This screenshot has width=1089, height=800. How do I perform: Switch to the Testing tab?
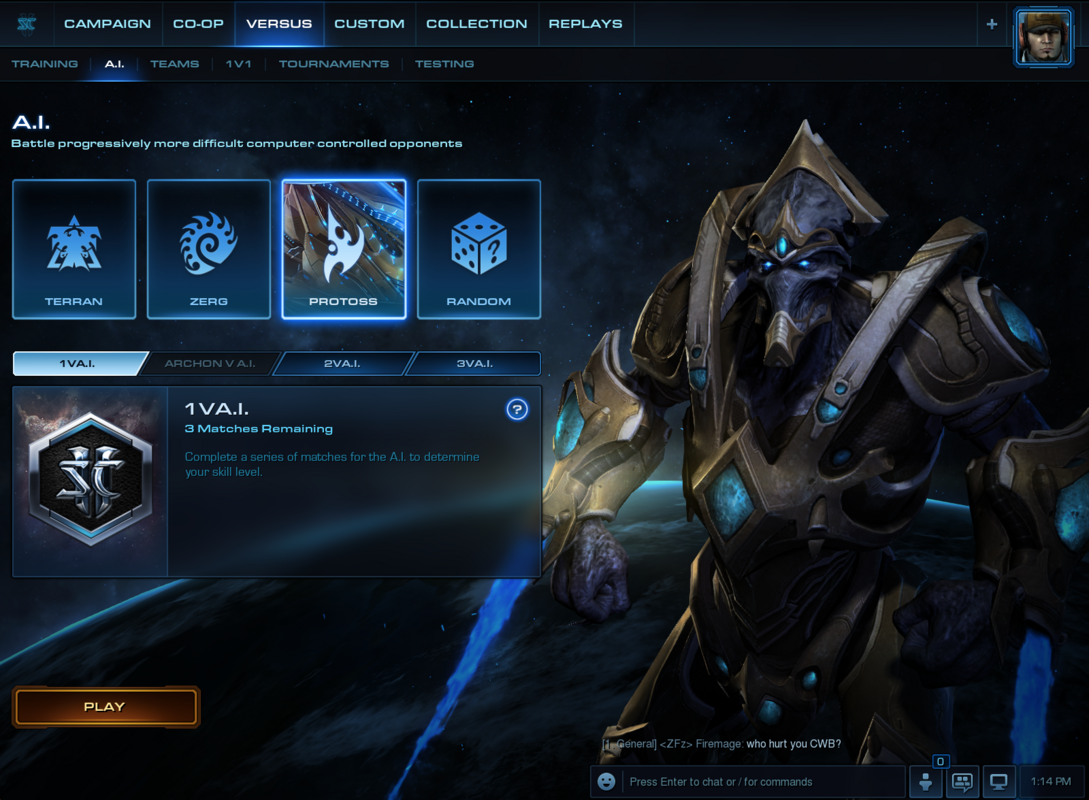[444, 64]
